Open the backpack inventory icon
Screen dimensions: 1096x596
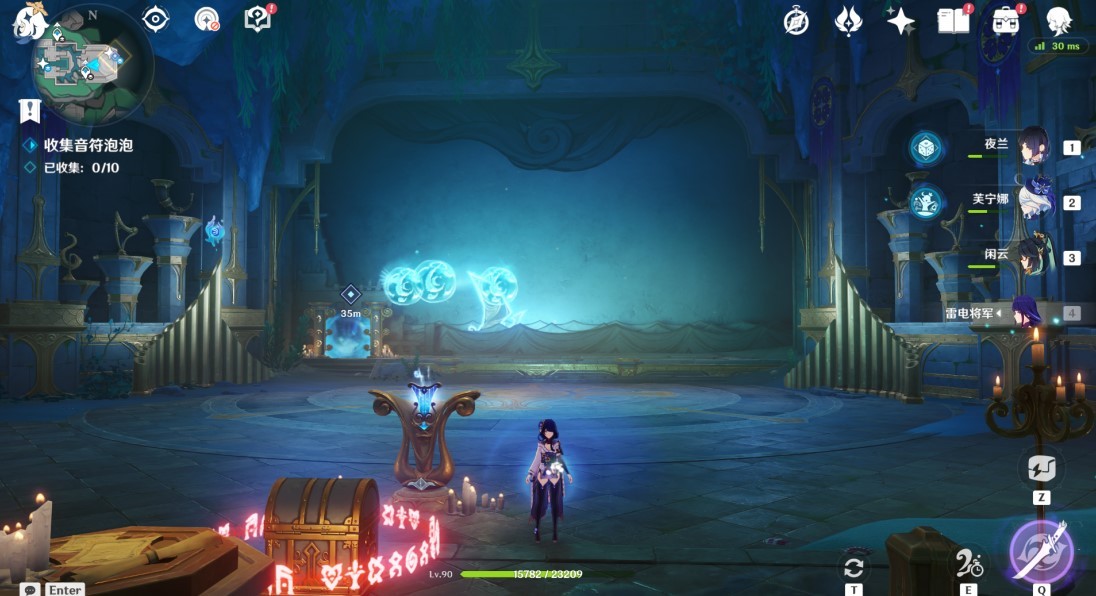[1005, 21]
